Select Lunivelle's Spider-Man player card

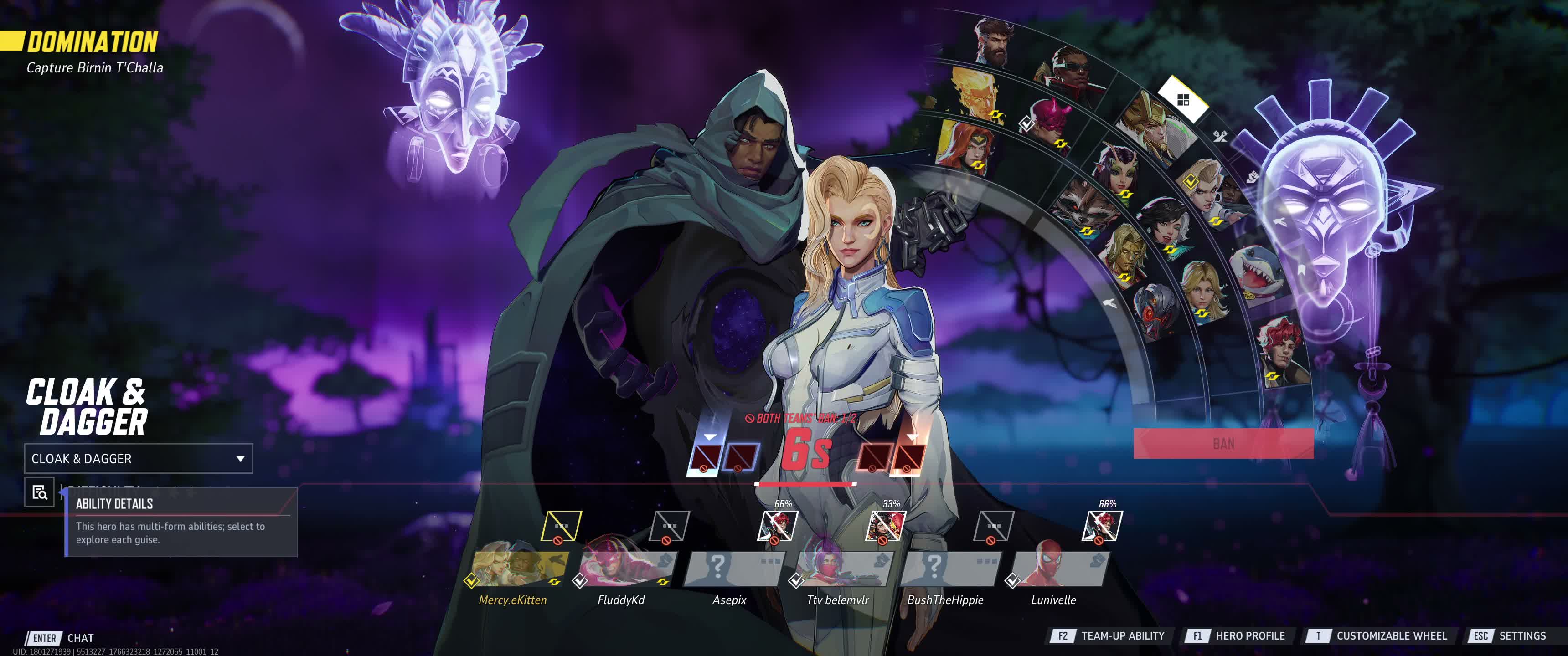1060,569
